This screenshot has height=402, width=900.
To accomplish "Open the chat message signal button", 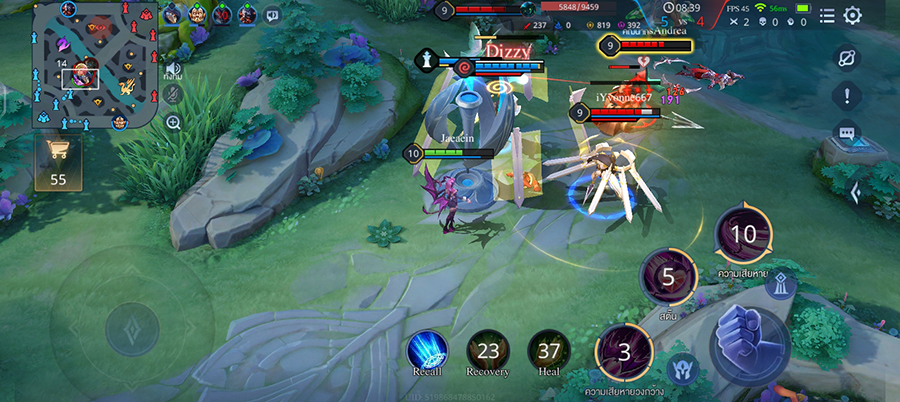I will pyautogui.click(x=847, y=133).
